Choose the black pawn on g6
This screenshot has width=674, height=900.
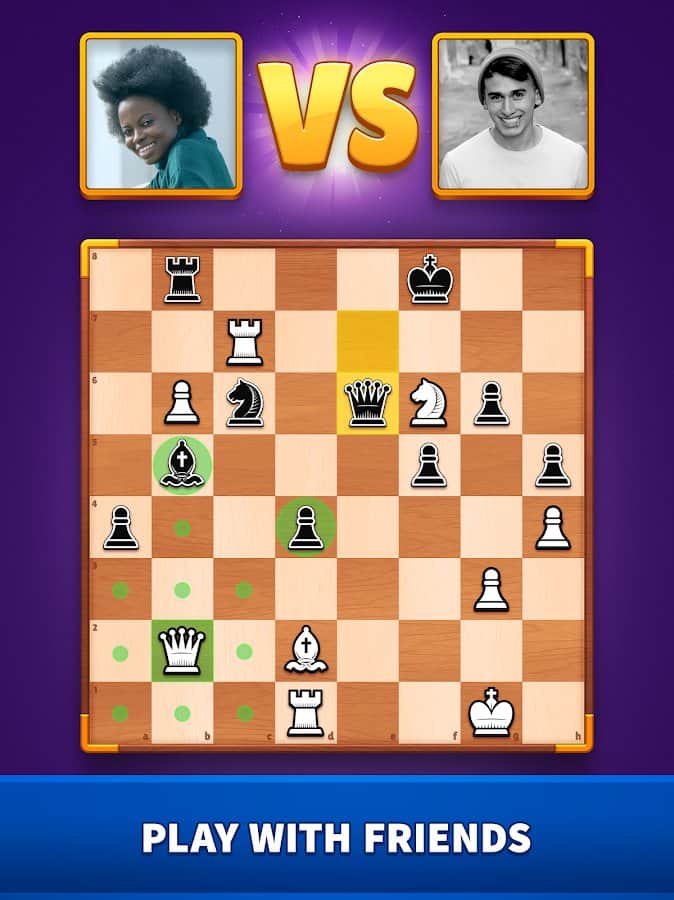[x=492, y=404]
